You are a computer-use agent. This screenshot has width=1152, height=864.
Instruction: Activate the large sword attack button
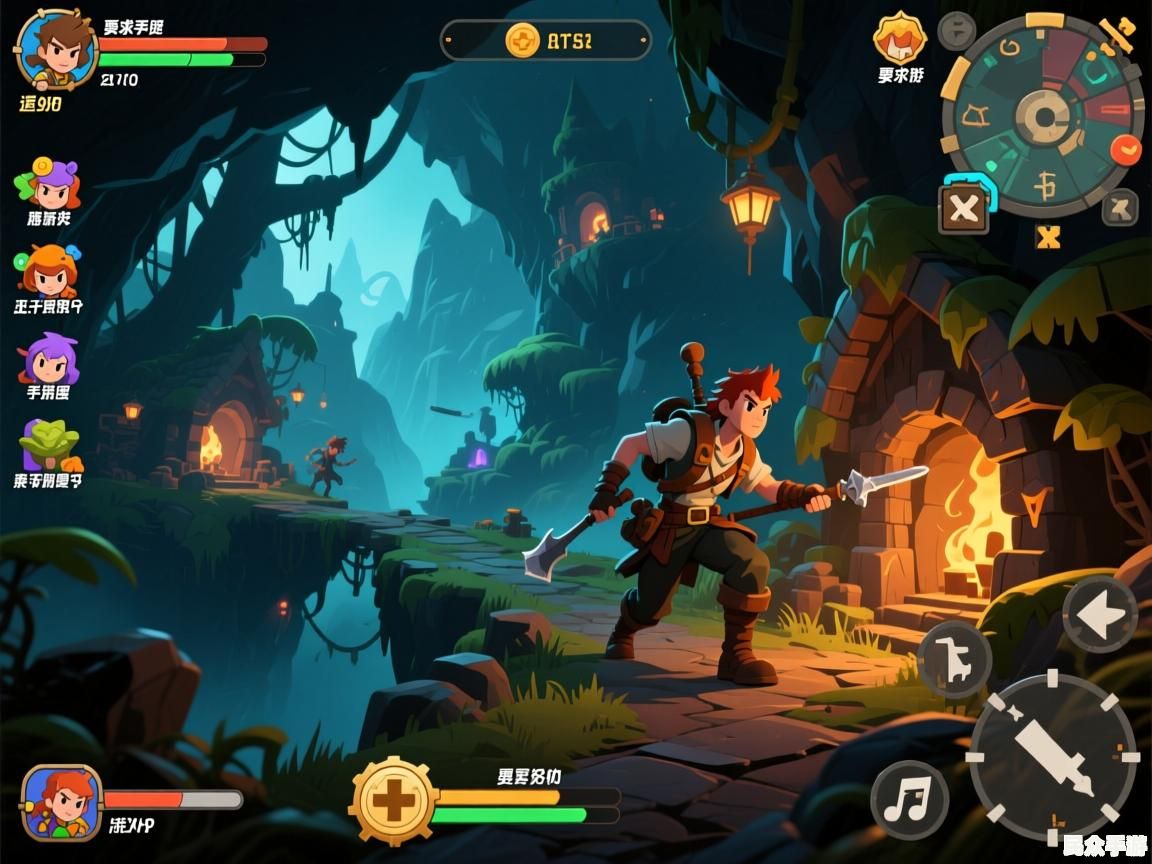[1053, 757]
